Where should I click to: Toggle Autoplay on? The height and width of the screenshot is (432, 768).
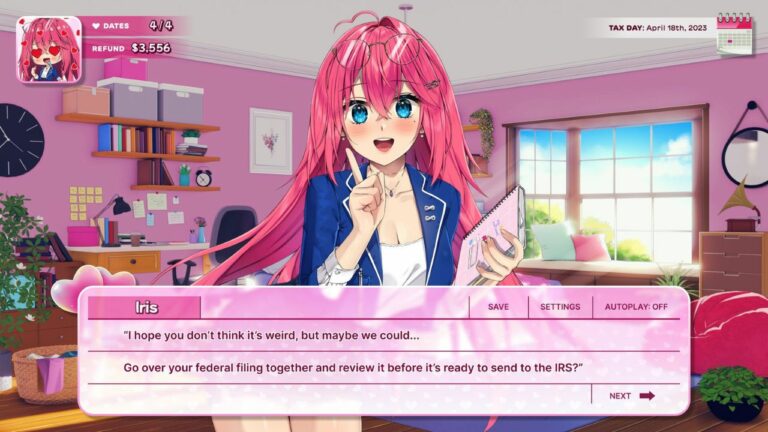636,307
